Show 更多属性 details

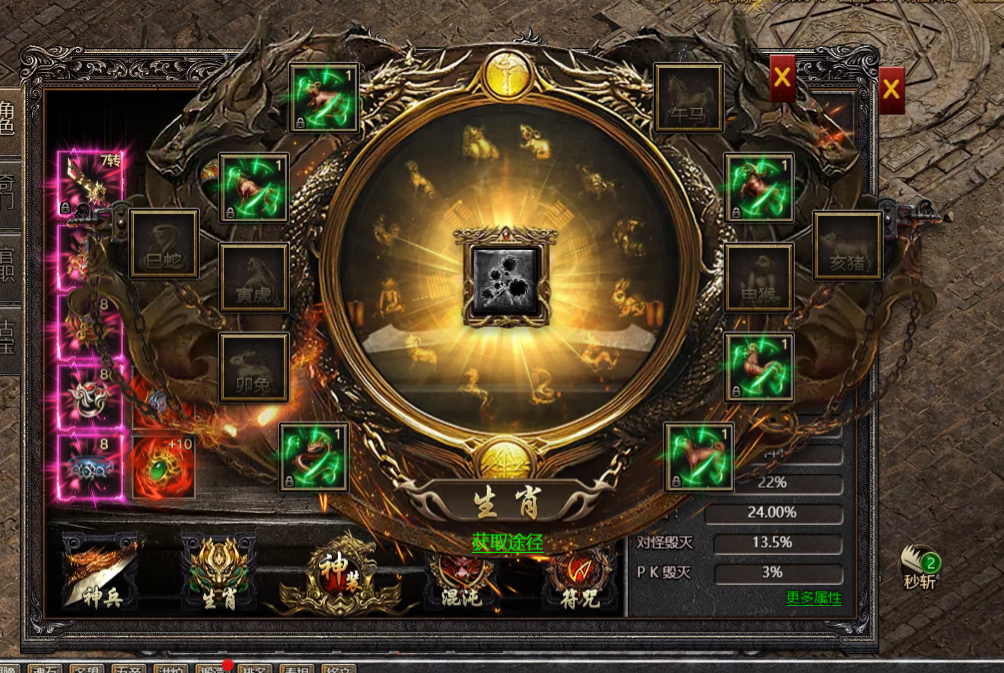[813, 598]
